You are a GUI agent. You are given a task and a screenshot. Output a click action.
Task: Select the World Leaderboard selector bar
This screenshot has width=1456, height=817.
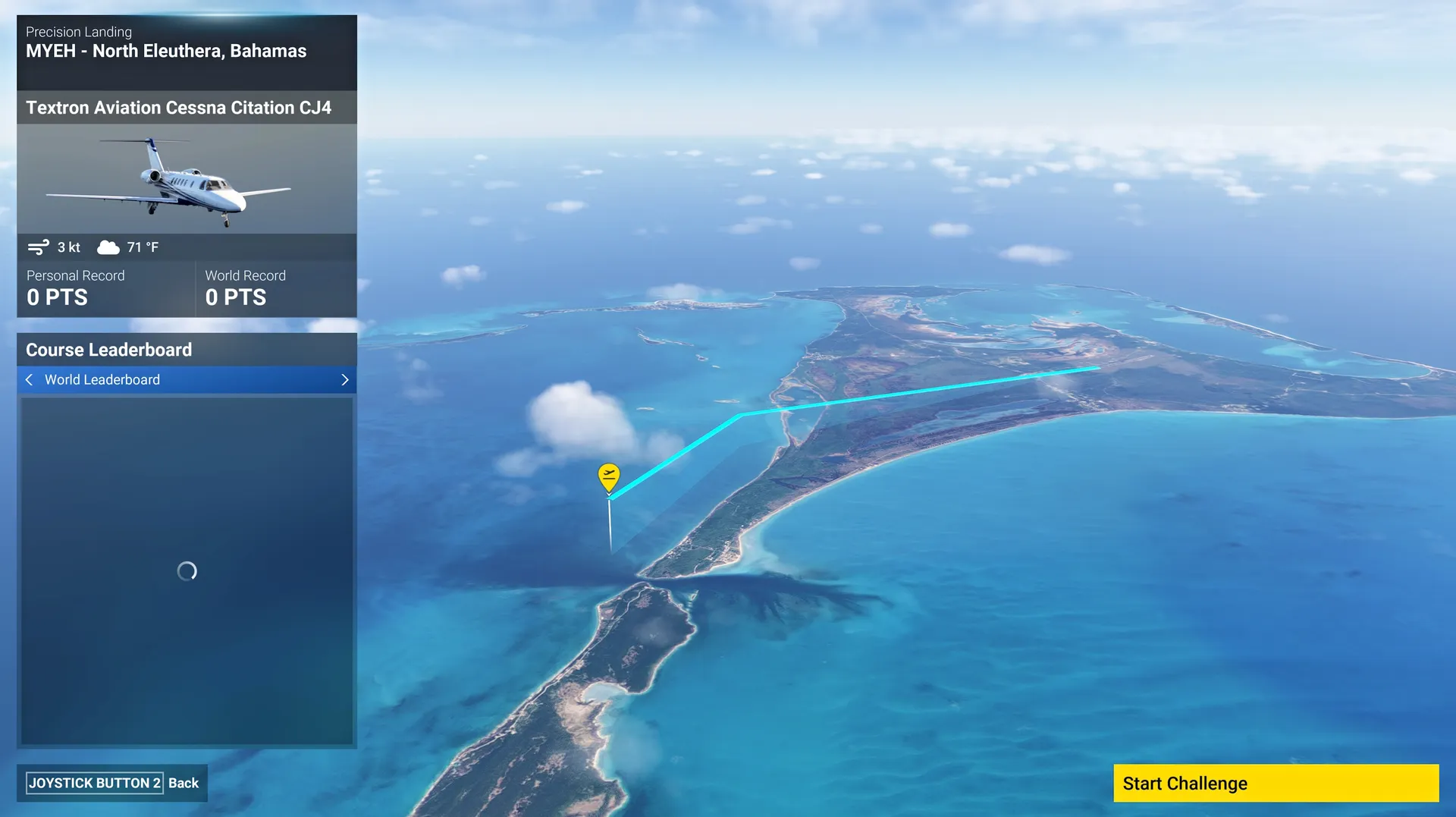[187, 379]
